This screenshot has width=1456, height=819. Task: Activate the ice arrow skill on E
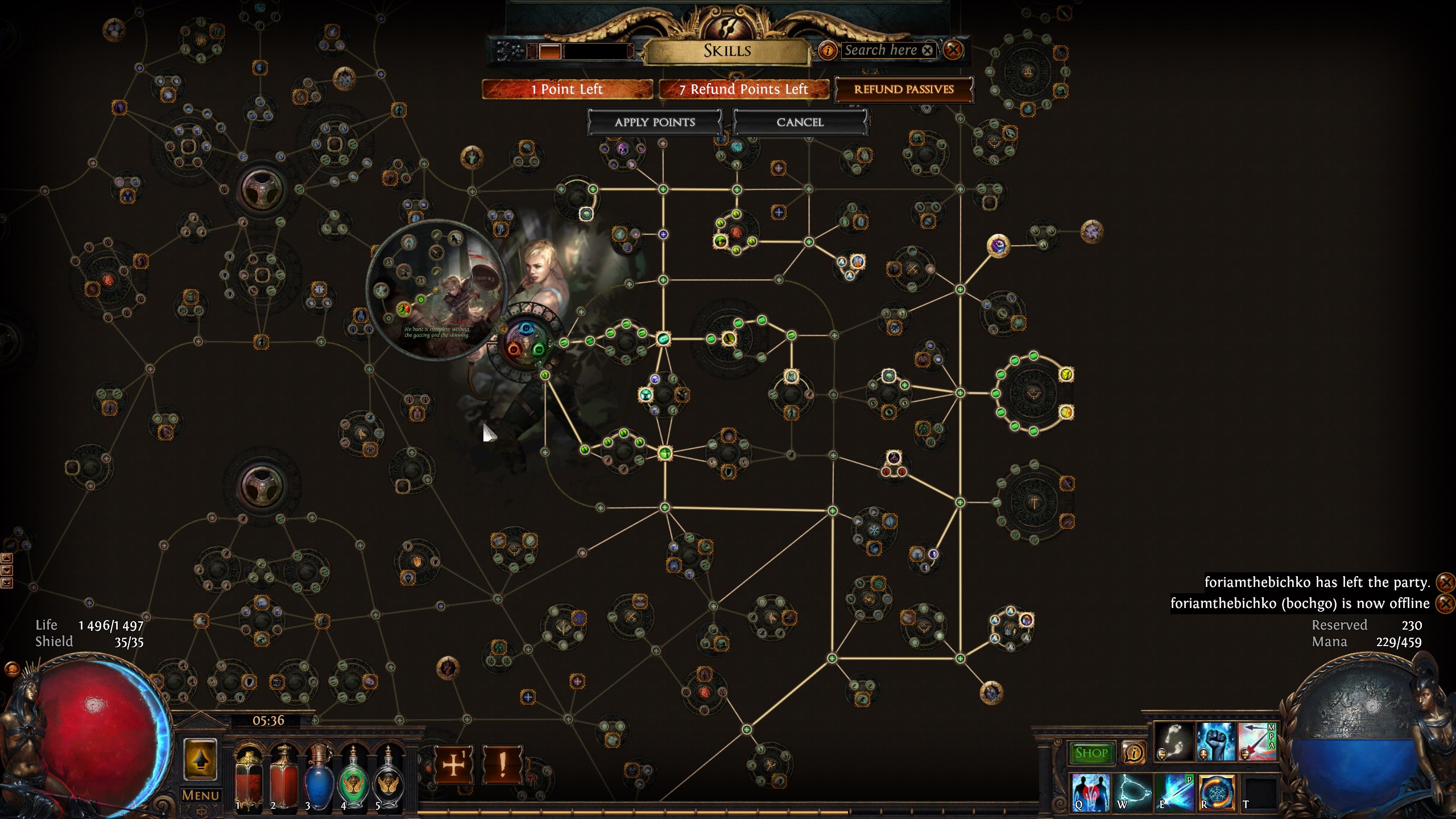(x=1175, y=792)
